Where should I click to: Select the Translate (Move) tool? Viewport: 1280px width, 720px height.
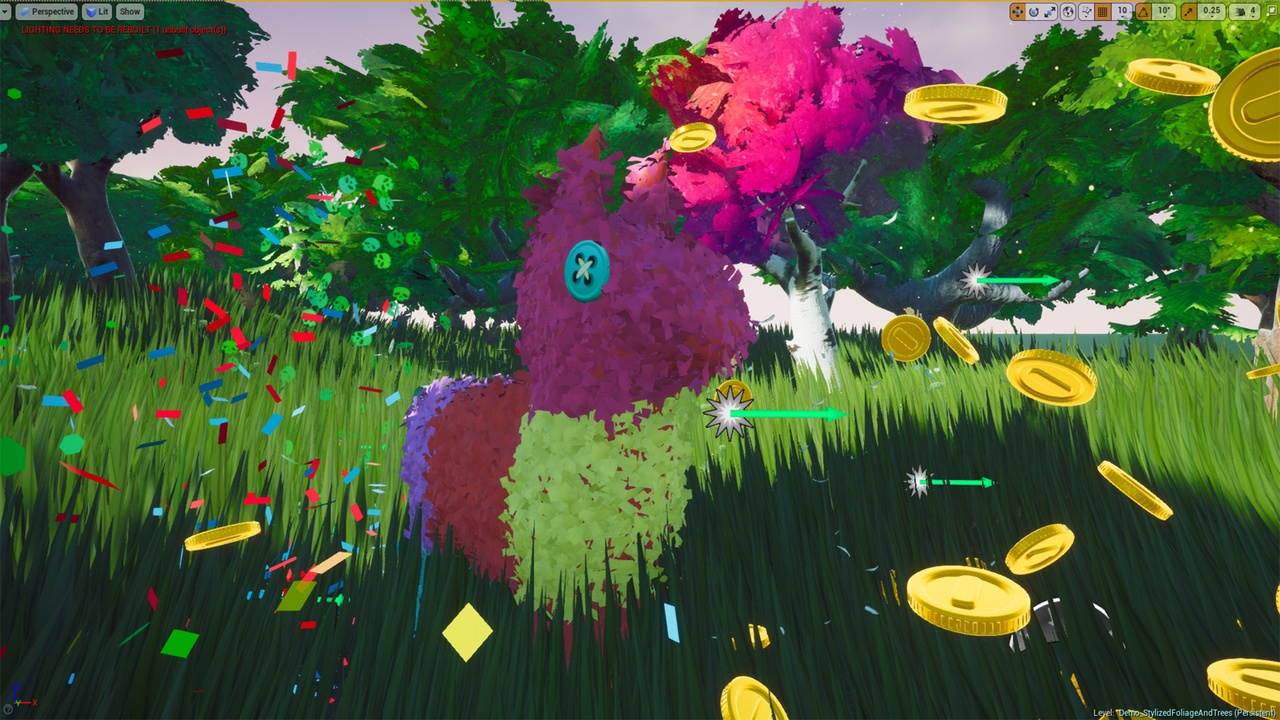1018,11
